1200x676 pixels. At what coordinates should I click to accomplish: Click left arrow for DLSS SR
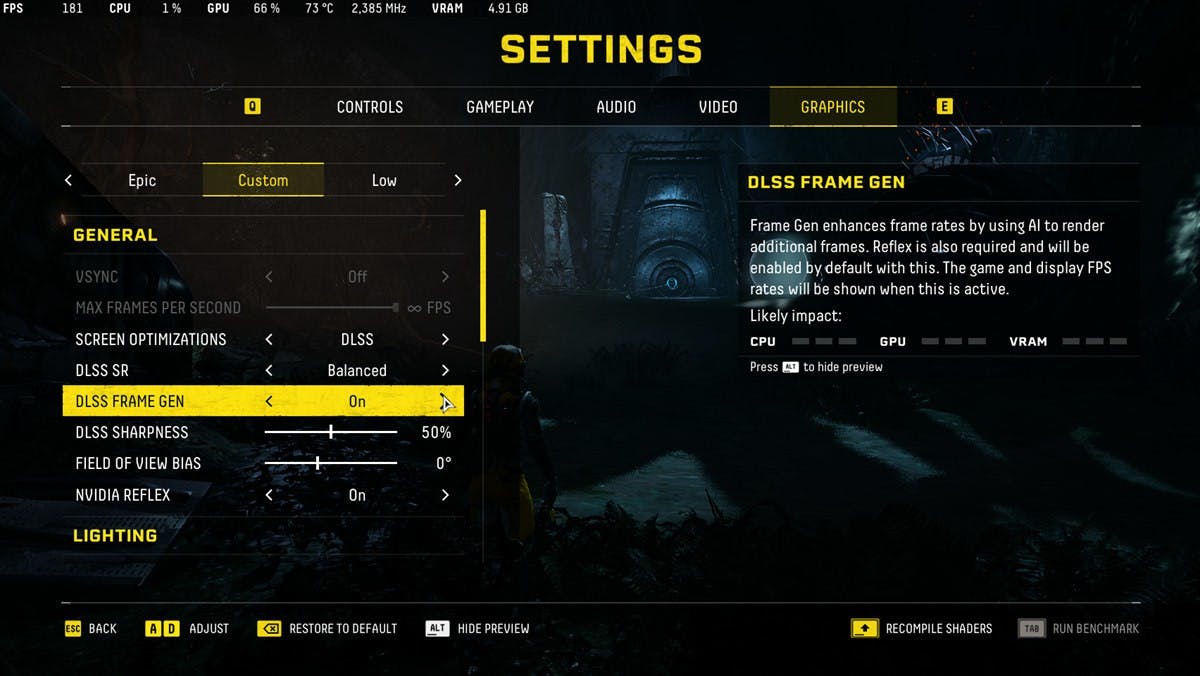tap(269, 370)
